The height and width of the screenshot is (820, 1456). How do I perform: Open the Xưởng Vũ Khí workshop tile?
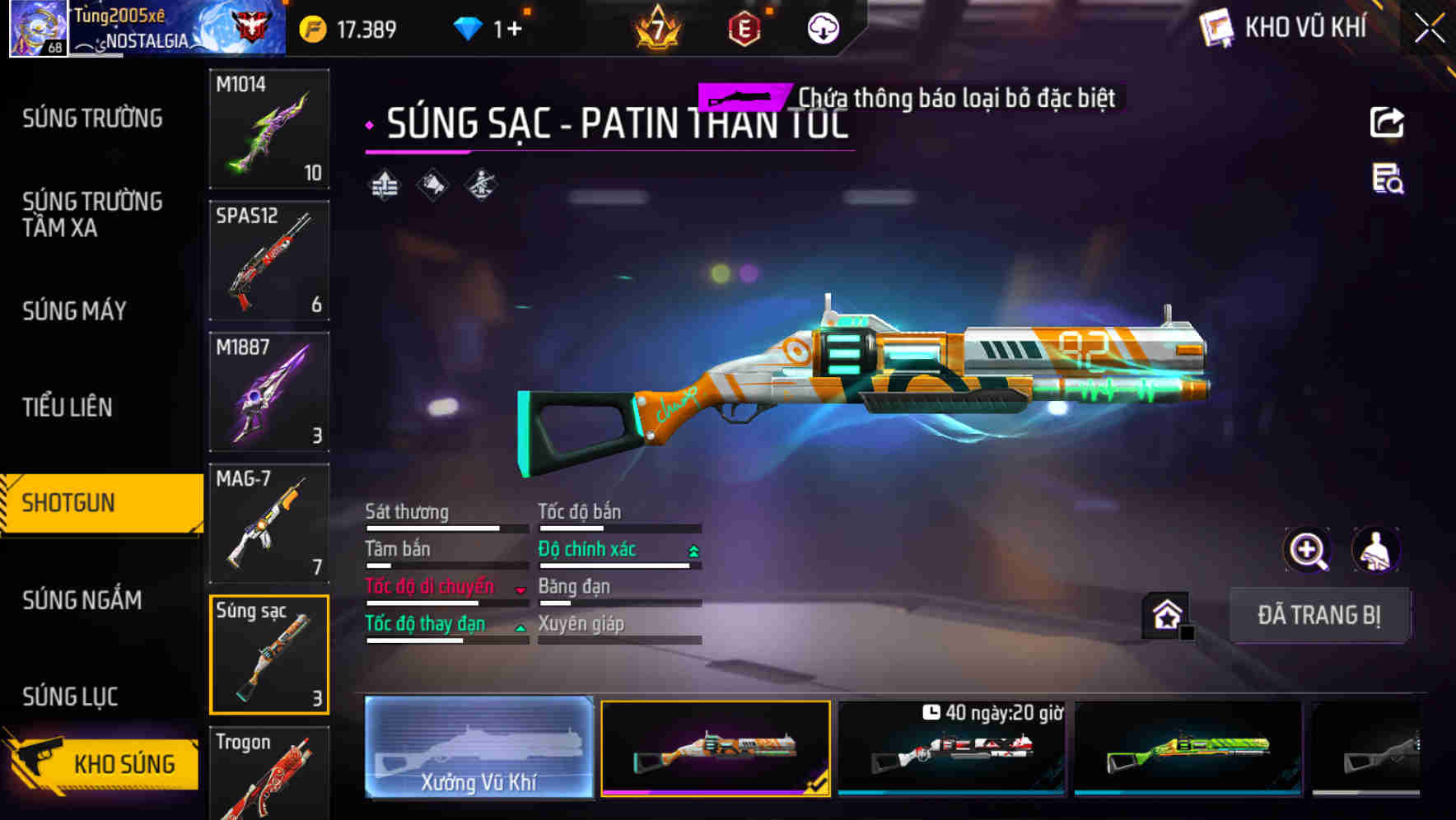[479, 748]
